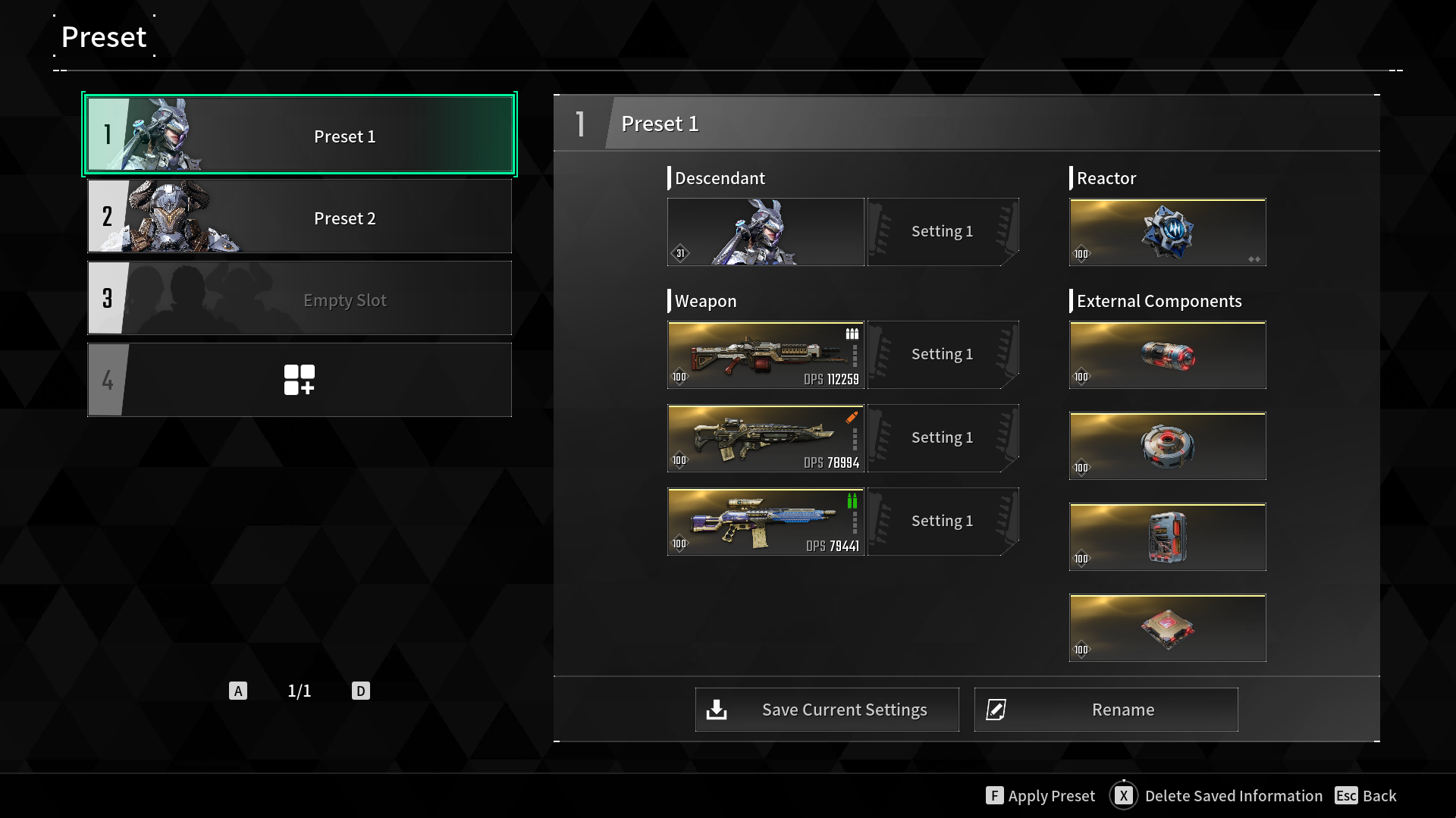Open the round red external component

[x=1167, y=446]
